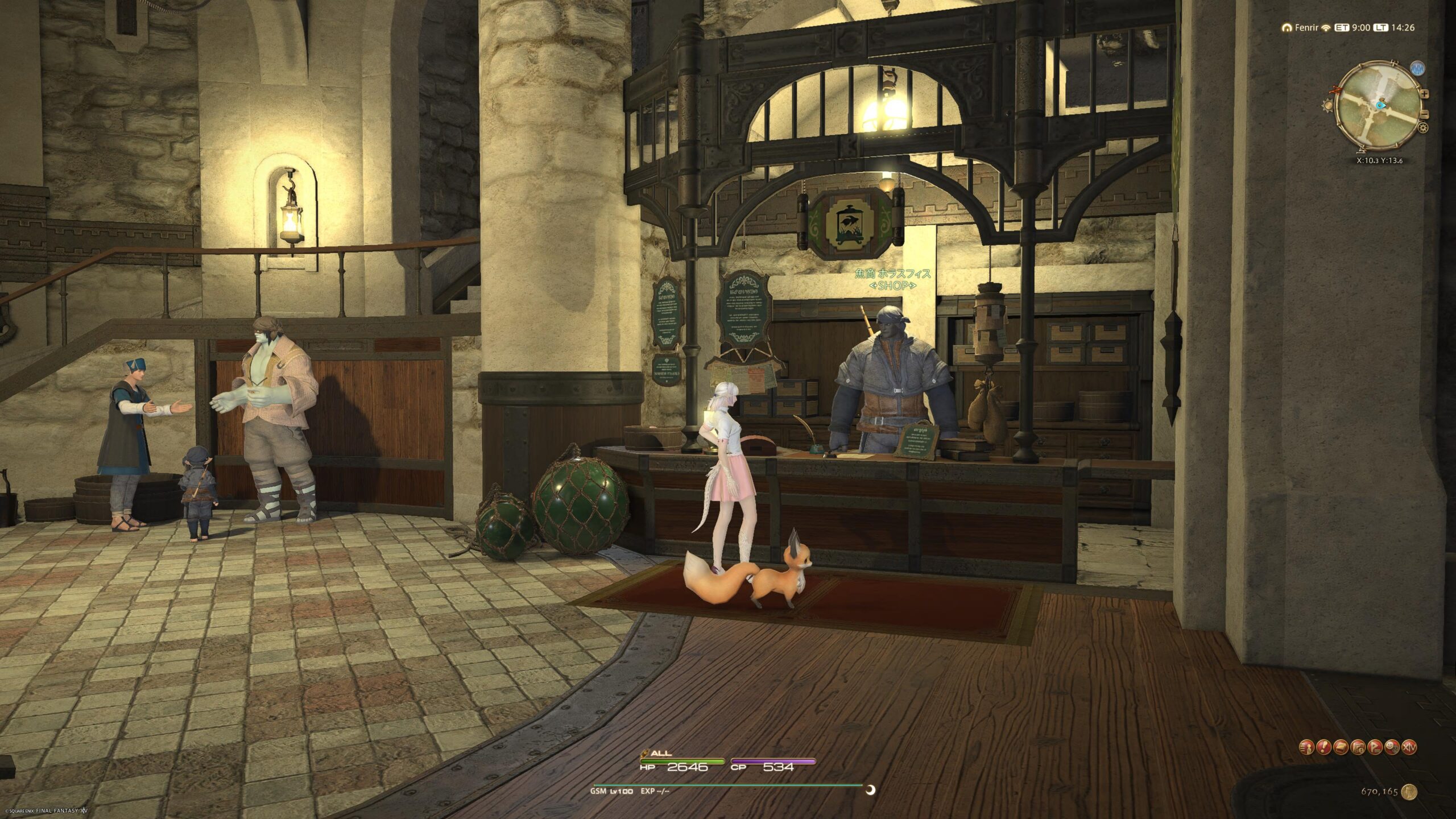This screenshot has height=819, width=1456.
Task: Open the System menu XIV icon
Action: click(1409, 747)
